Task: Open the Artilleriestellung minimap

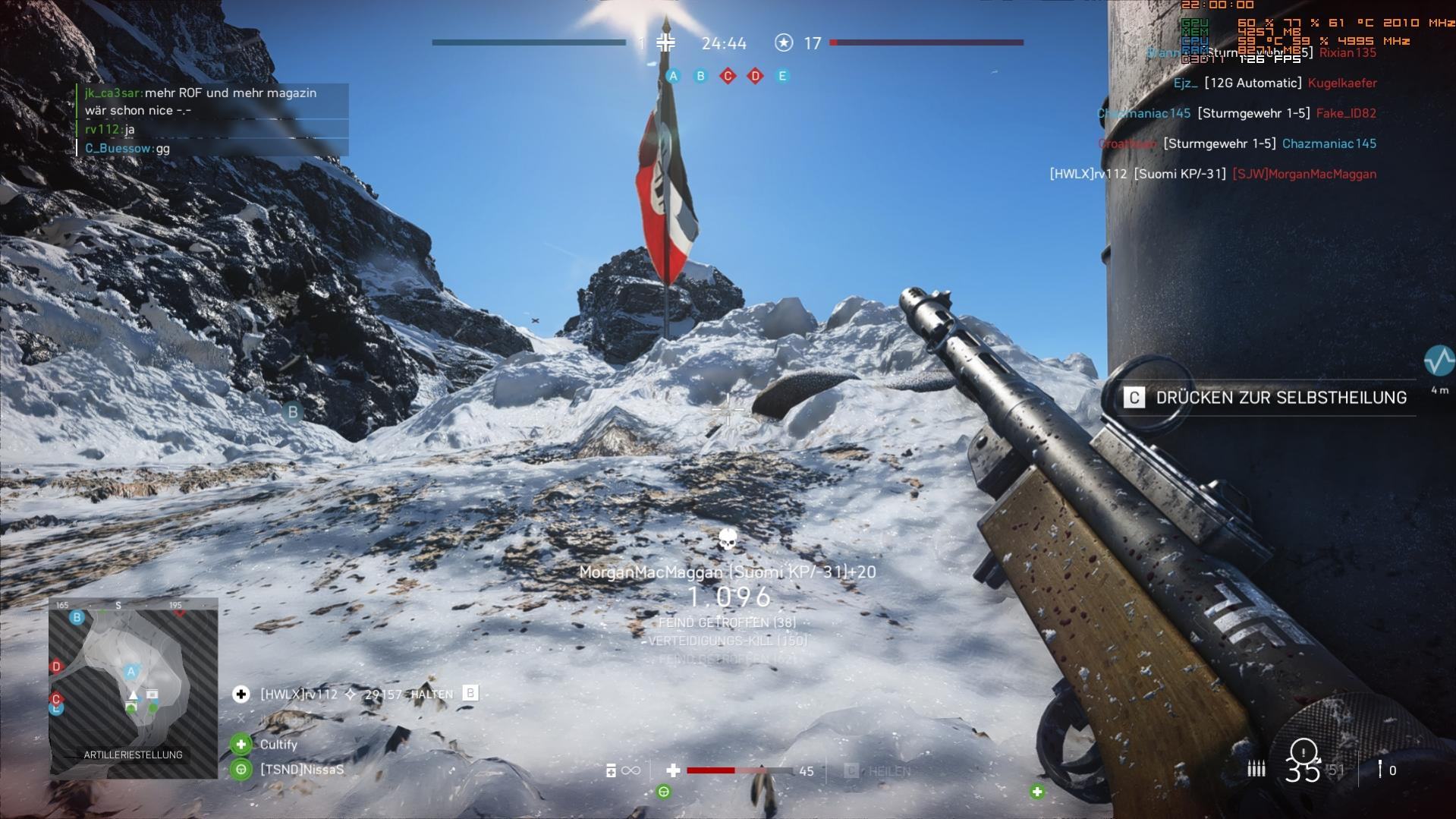Action: click(x=134, y=688)
